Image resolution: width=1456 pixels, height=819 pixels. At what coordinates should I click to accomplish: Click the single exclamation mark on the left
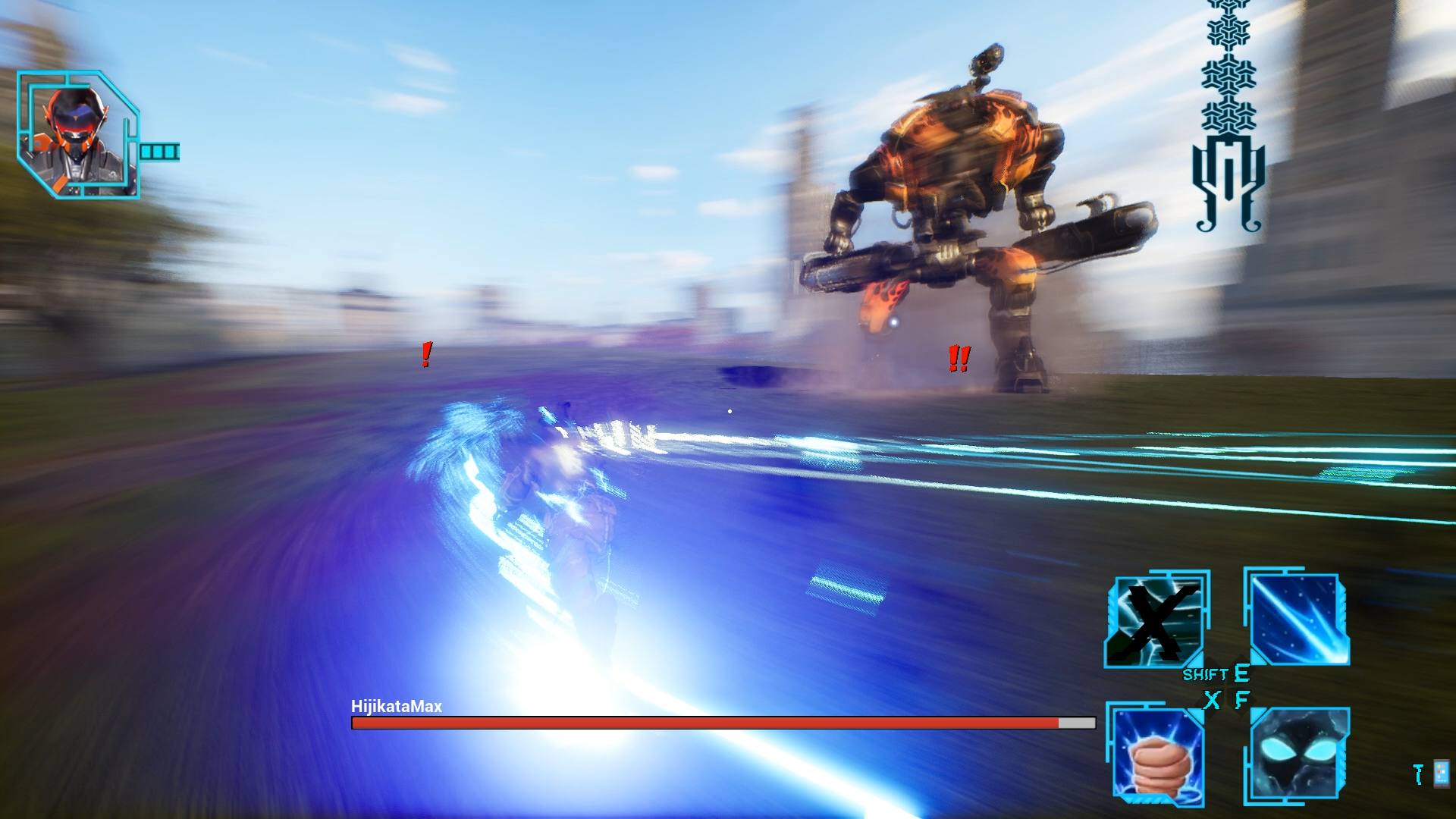pyautogui.click(x=425, y=355)
